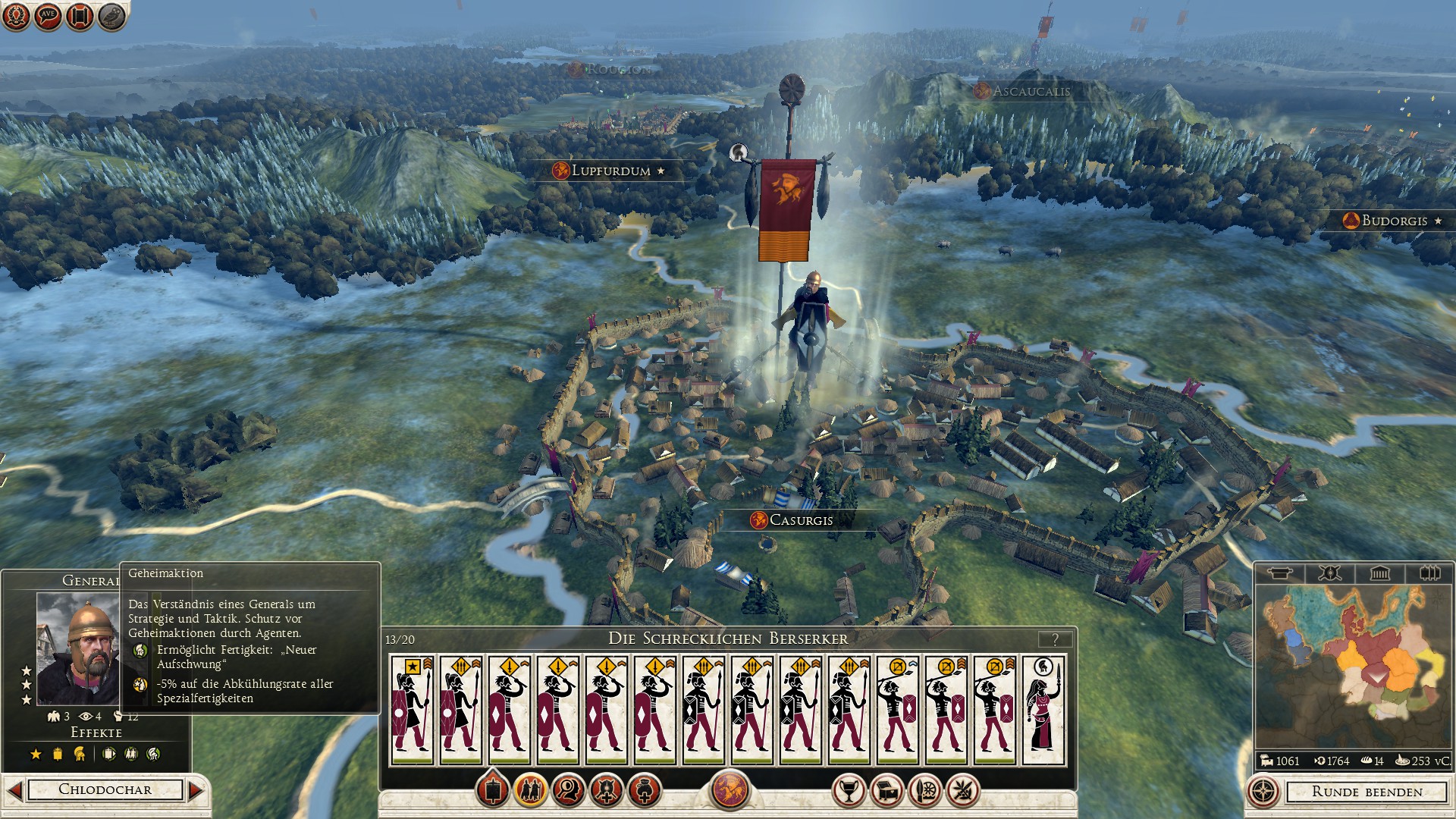
Task: Open the army help question mark button
Action: [1055, 639]
